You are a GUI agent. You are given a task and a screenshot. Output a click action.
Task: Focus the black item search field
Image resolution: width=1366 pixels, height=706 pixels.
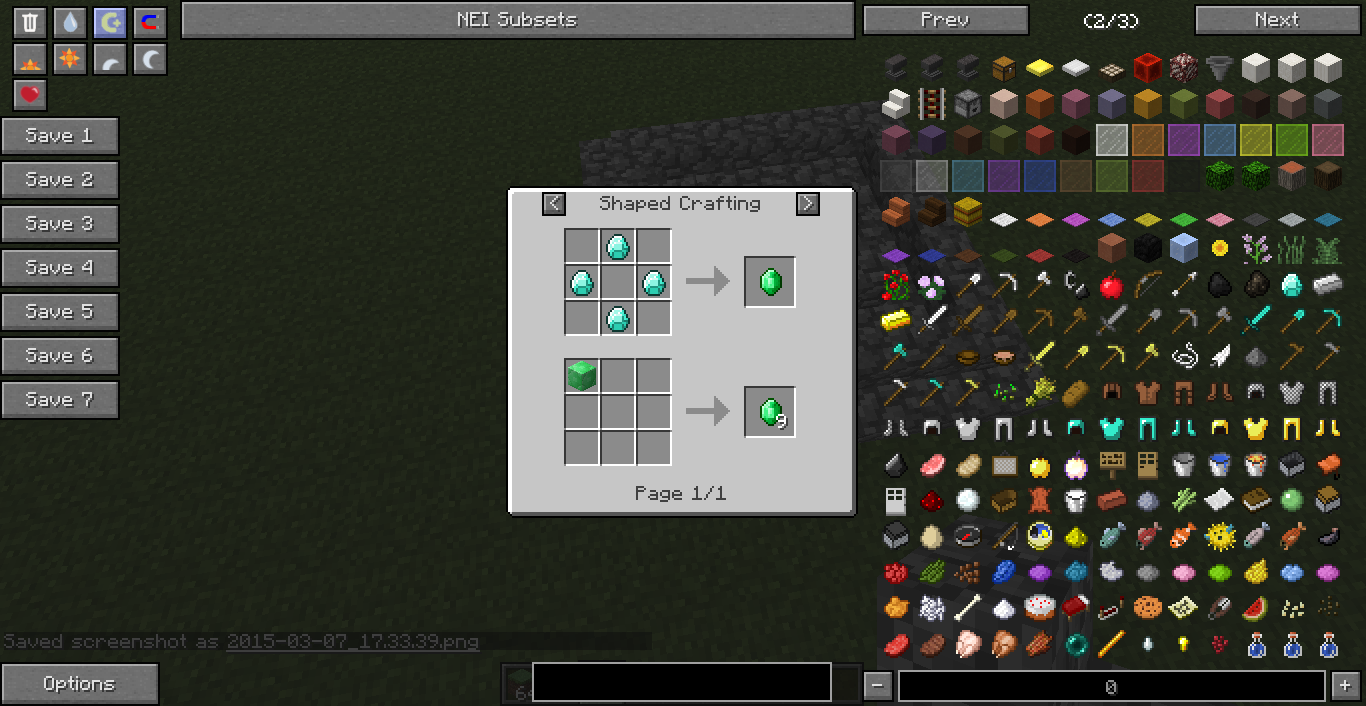point(681,683)
